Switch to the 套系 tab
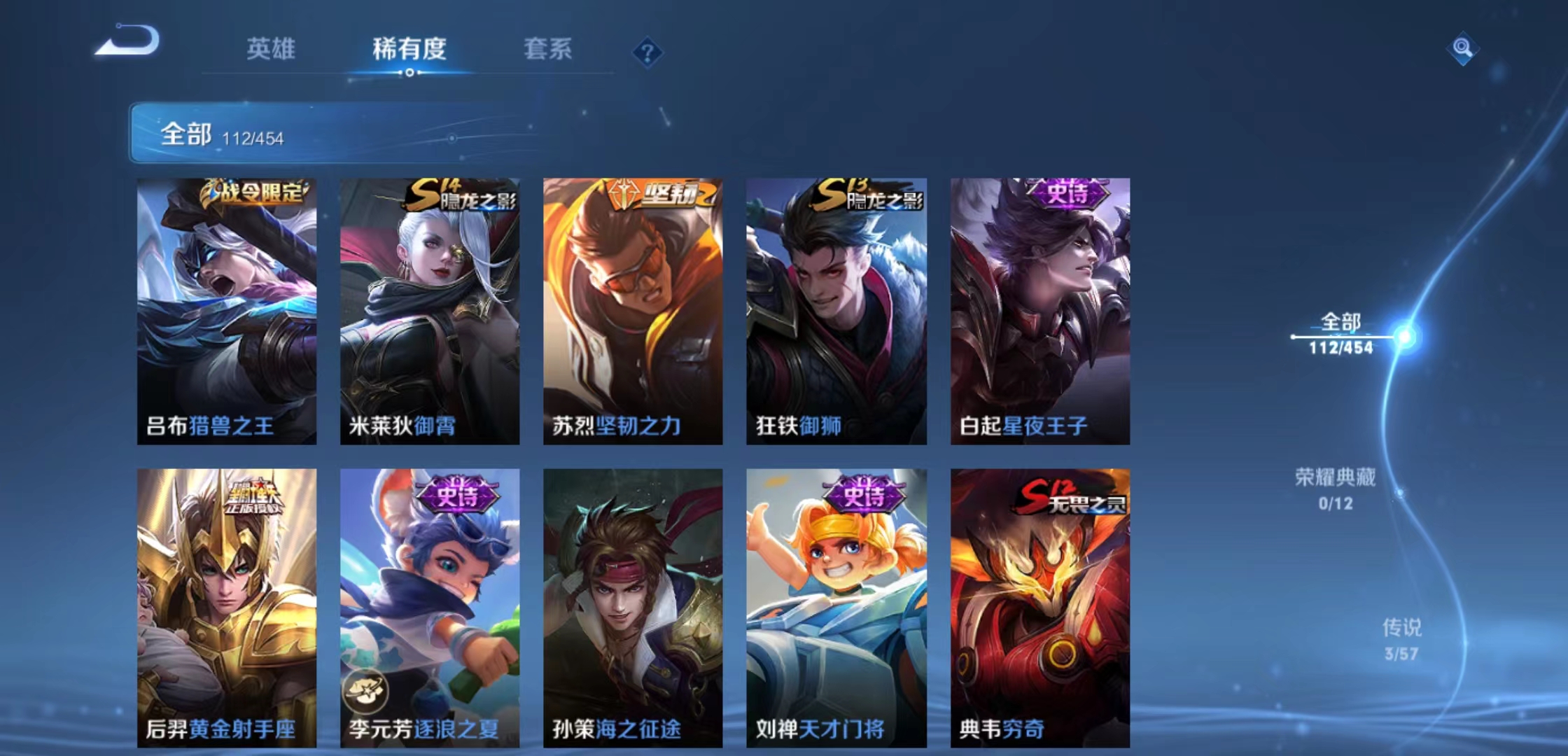Image resolution: width=1568 pixels, height=756 pixels. 547,49
